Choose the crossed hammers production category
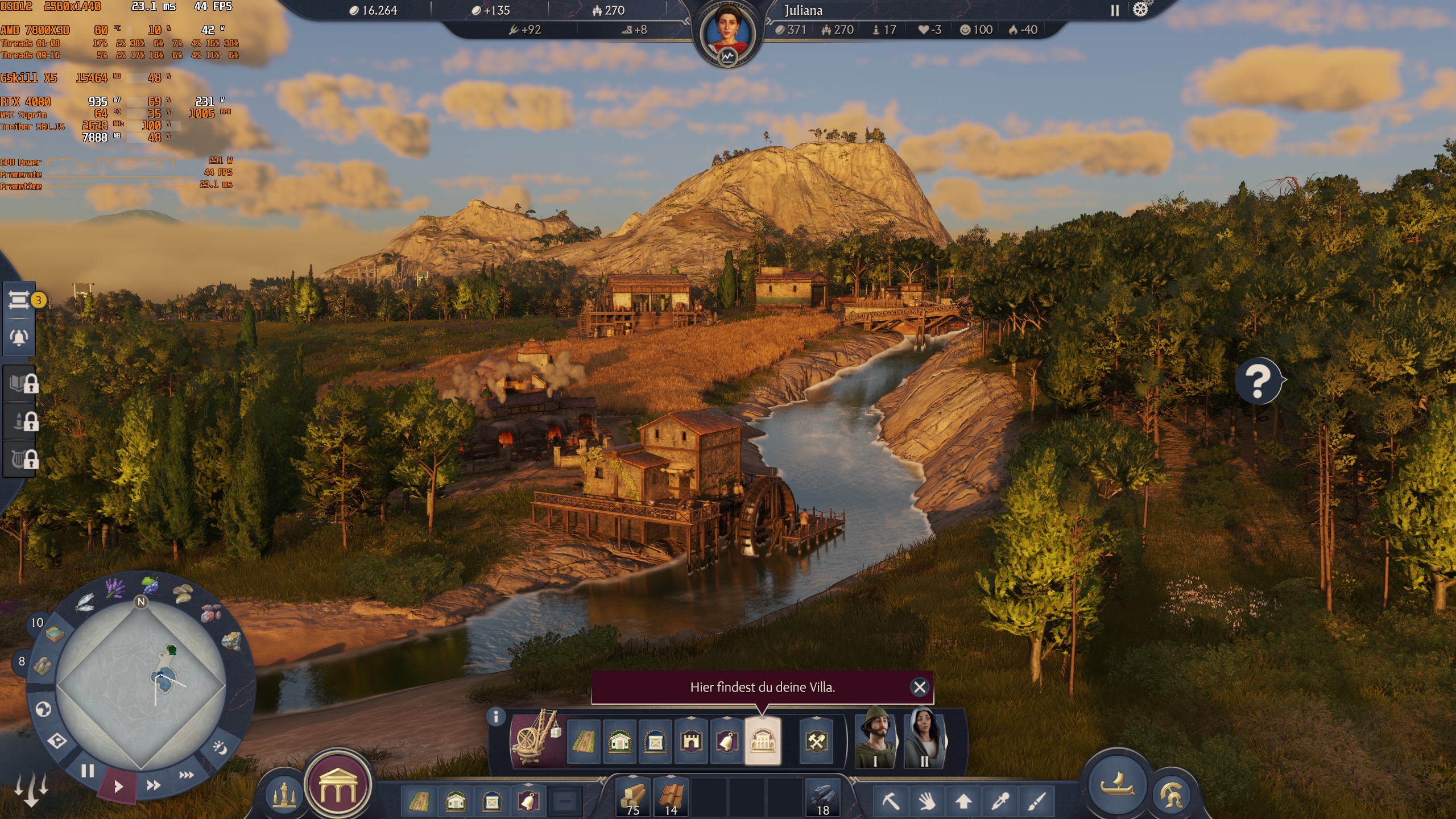This screenshot has width=1456, height=819. pyautogui.click(x=816, y=741)
